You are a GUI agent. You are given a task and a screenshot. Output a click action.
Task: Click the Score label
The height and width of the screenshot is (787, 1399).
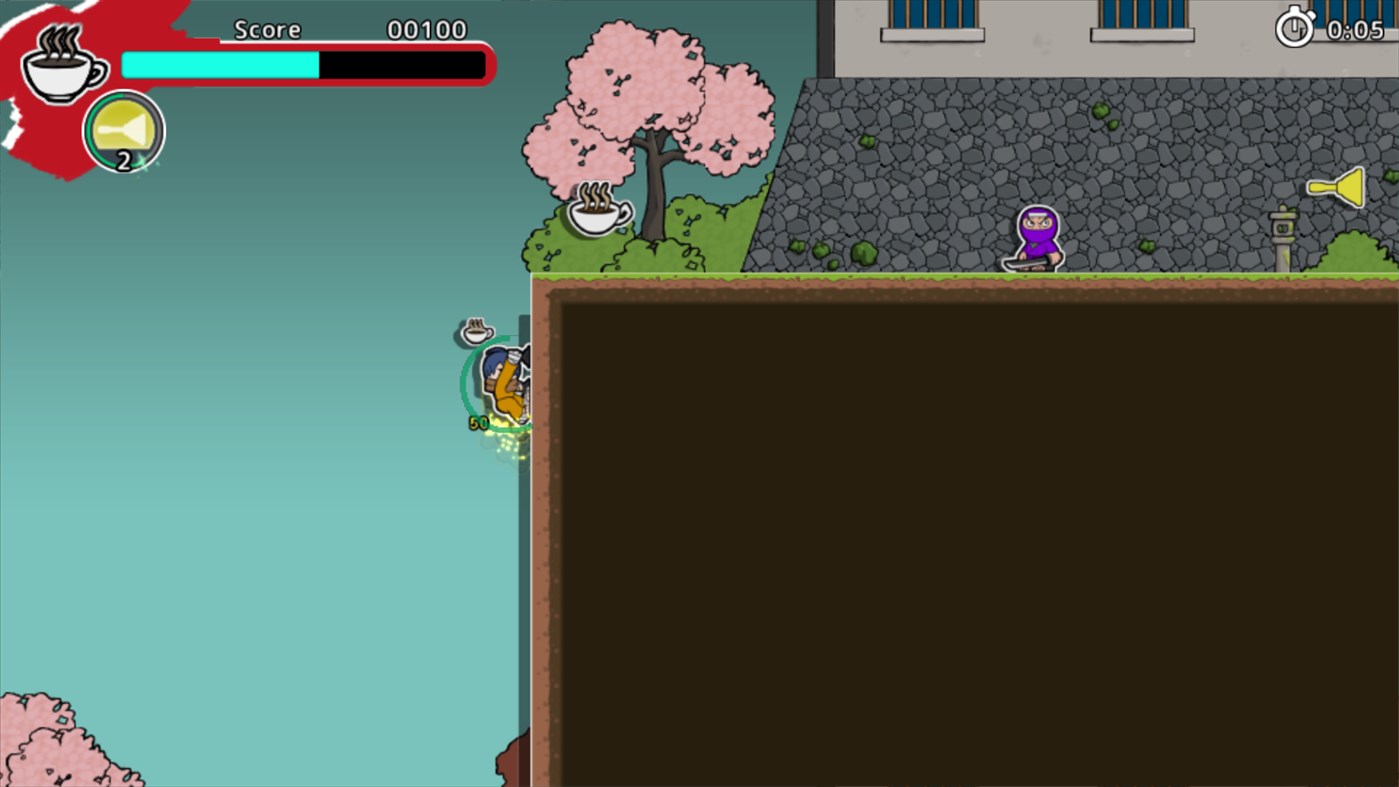pos(266,29)
